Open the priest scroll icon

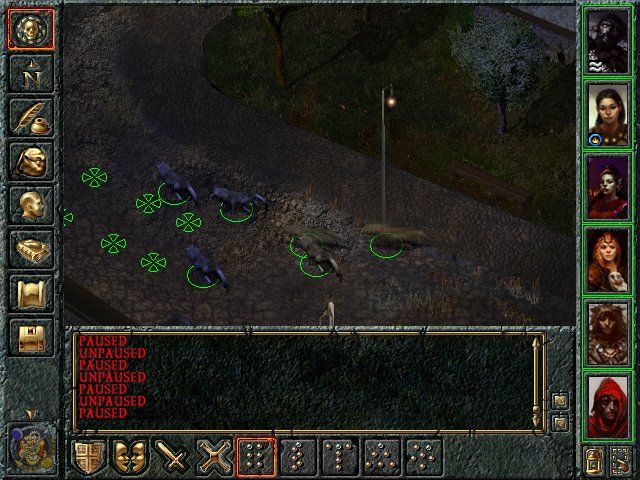(29, 292)
